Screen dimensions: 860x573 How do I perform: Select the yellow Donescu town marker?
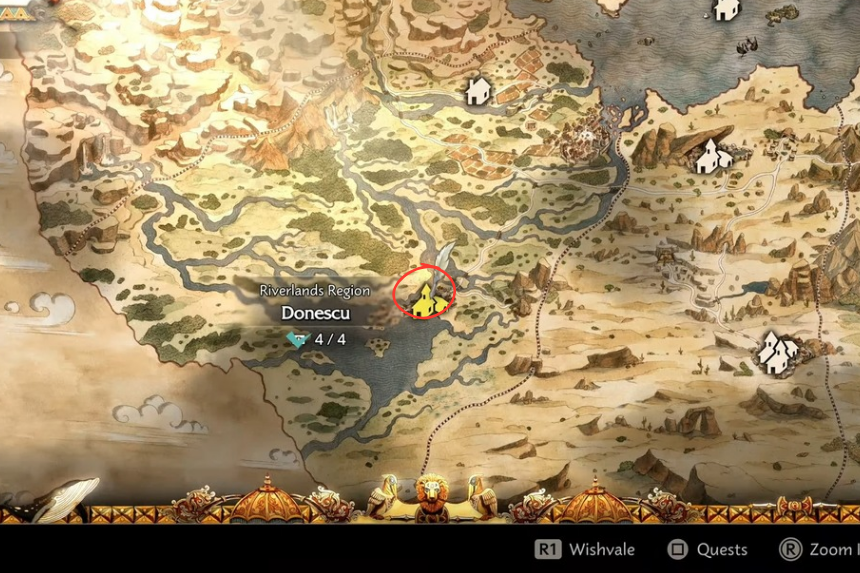click(426, 296)
